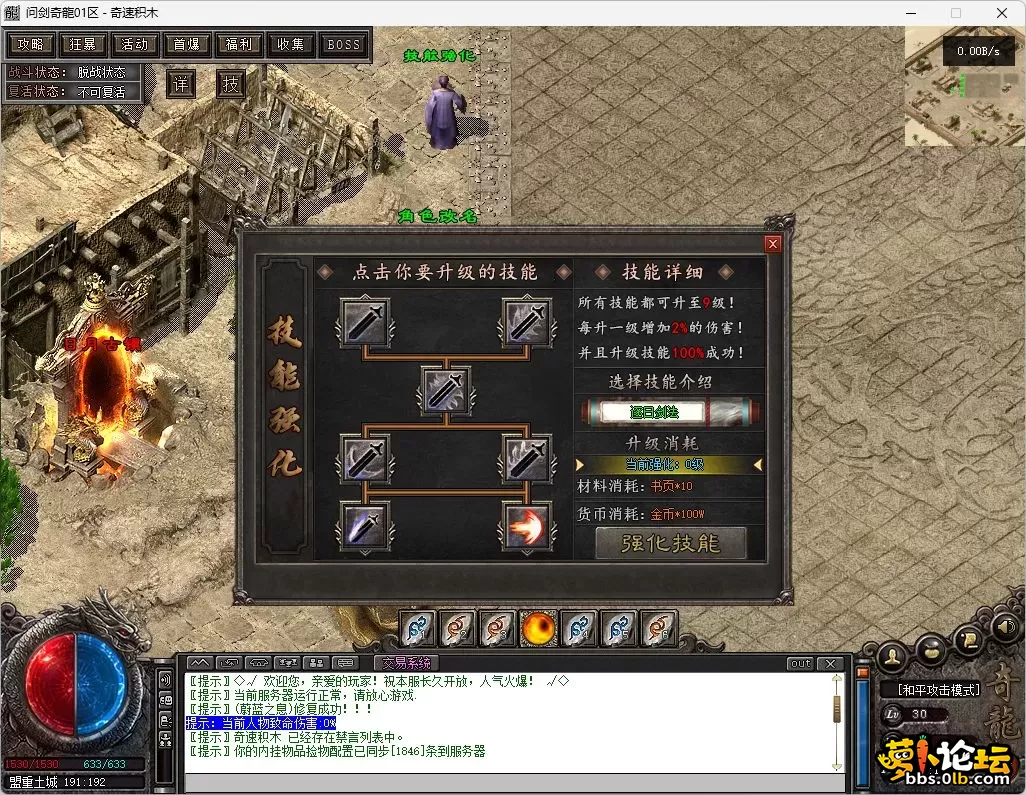The width and height of the screenshot is (1026, 795).
Task: Click the 强化技能 enhance skill button
Action: [670, 543]
